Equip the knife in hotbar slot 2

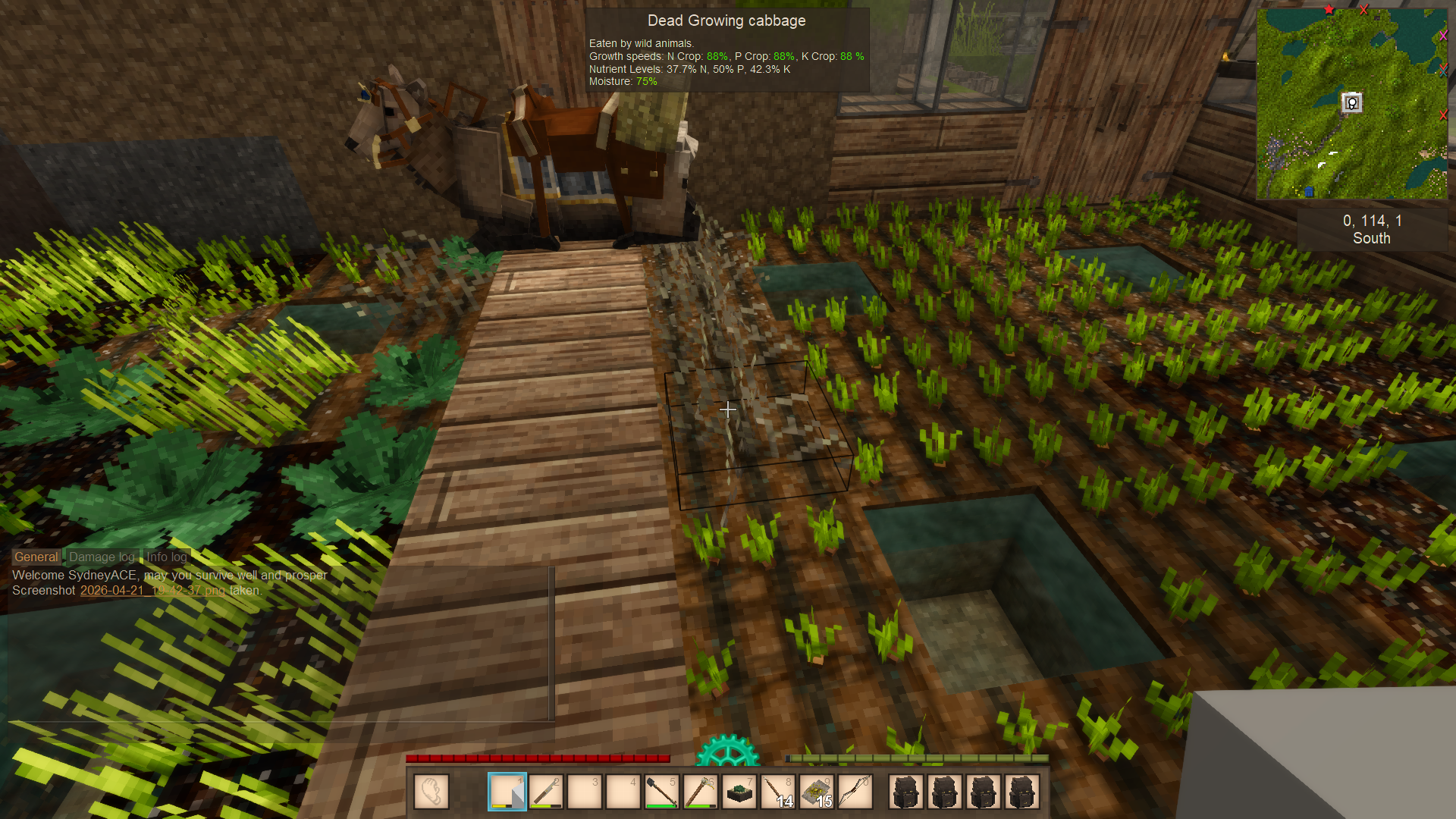click(546, 792)
